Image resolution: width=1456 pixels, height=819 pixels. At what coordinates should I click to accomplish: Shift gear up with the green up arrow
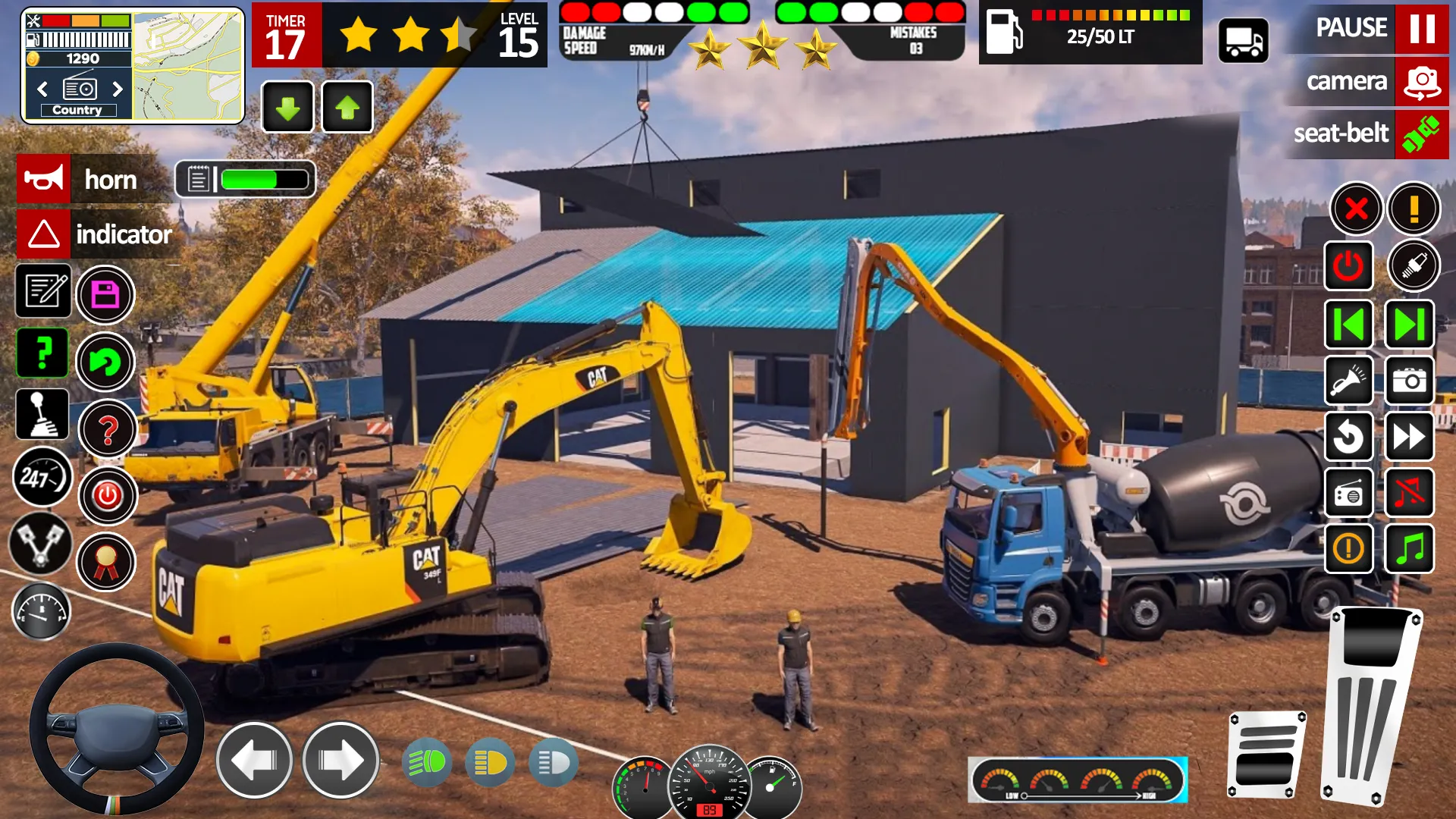(347, 106)
